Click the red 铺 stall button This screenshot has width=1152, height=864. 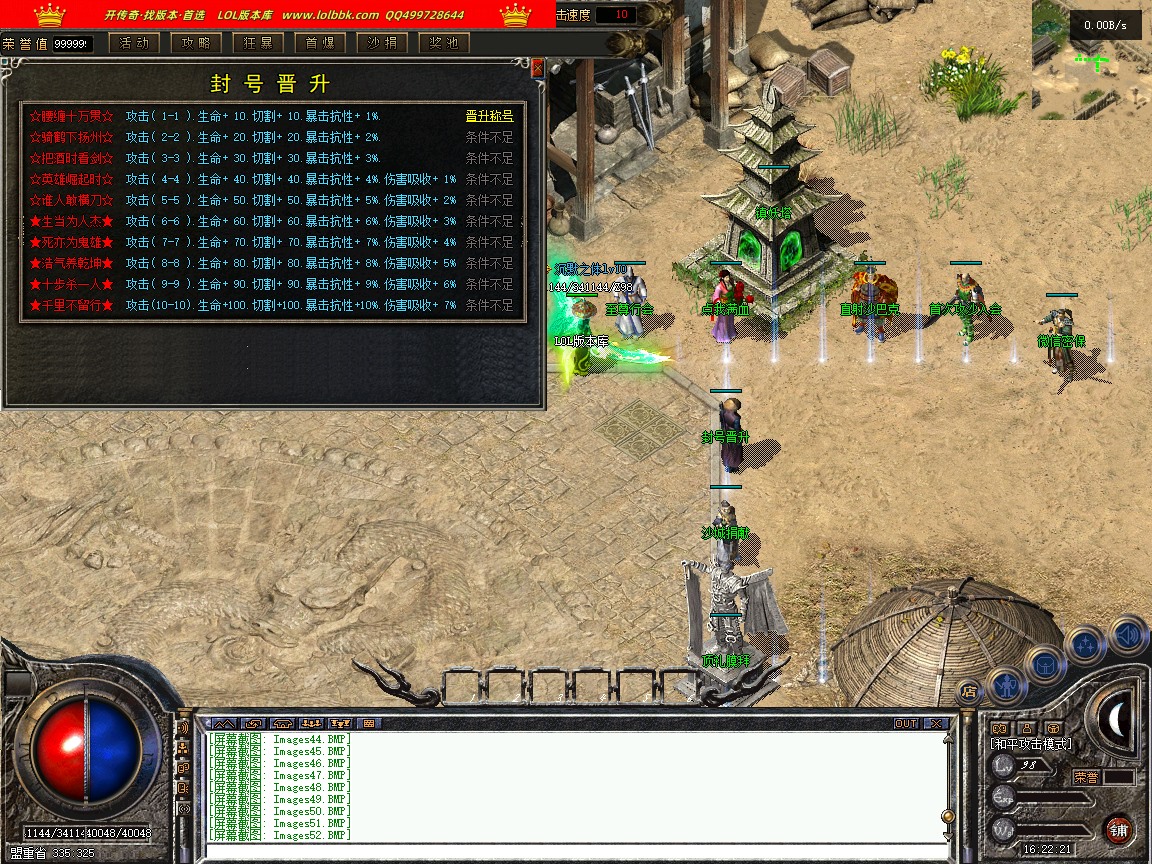[x=1118, y=830]
